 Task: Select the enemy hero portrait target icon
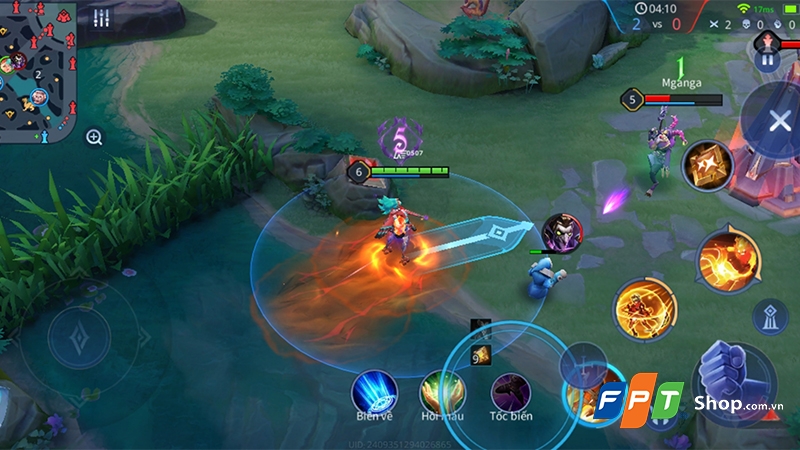pyautogui.click(x=561, y=233)
